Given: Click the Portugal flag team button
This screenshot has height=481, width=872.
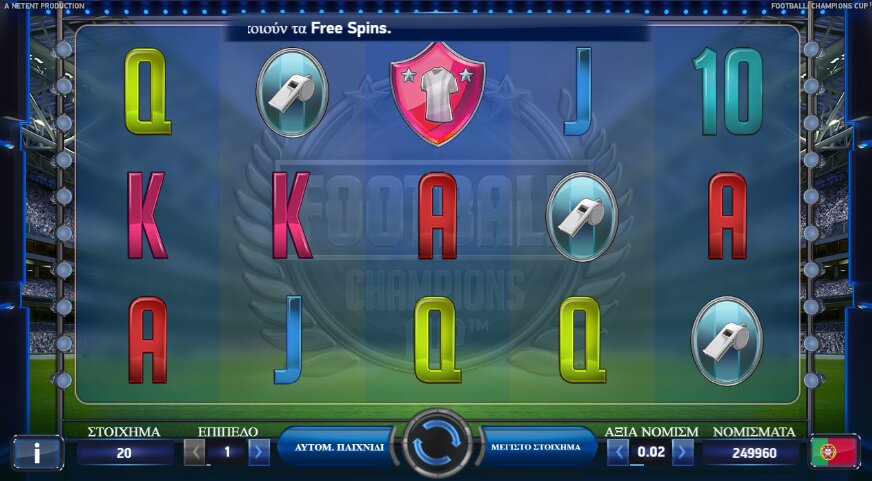Looking at the screenshot, I should [x=834, y=452].
